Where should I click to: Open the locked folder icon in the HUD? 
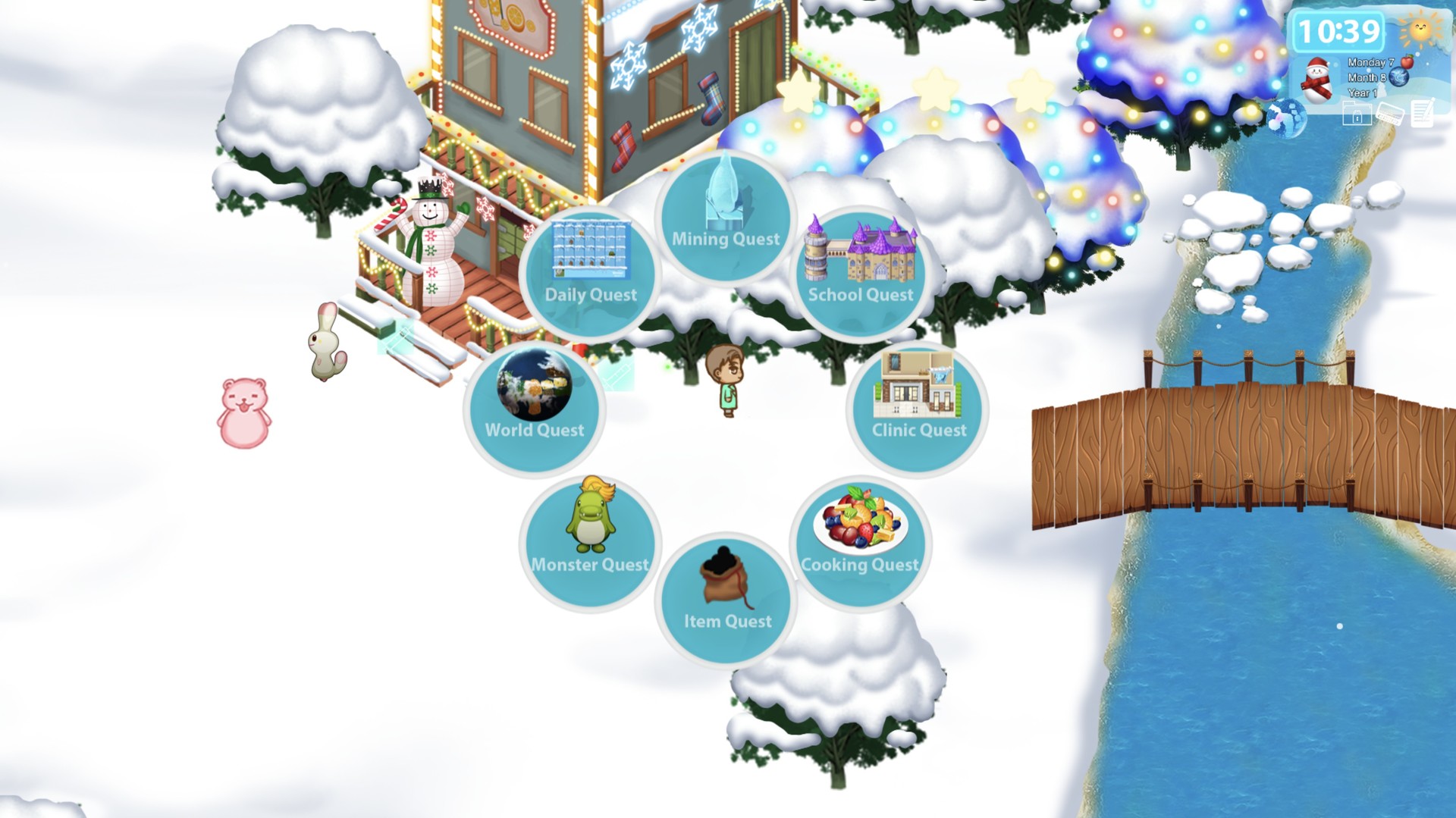(x=1357, y=113)
